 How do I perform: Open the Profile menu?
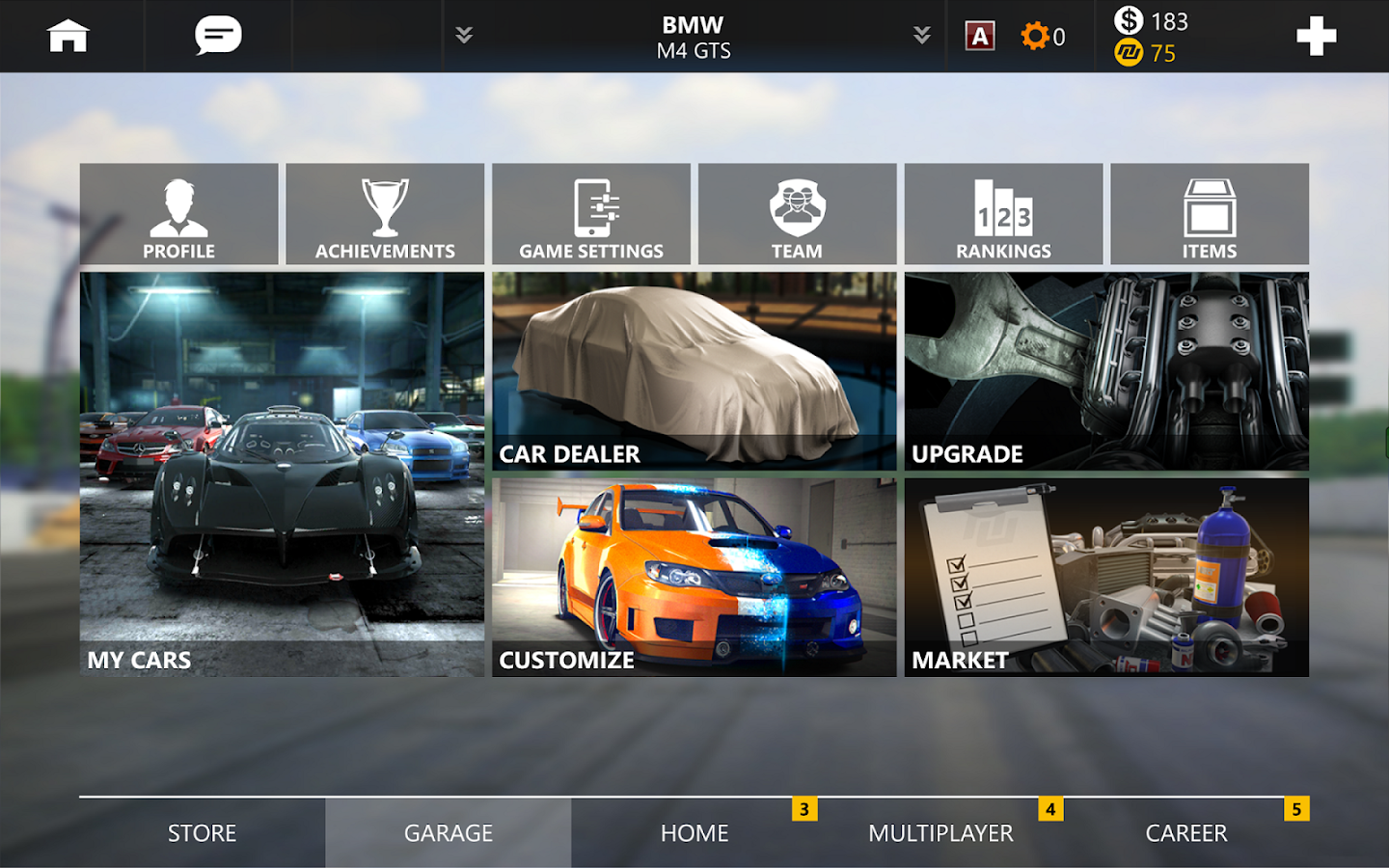[179, 214]
